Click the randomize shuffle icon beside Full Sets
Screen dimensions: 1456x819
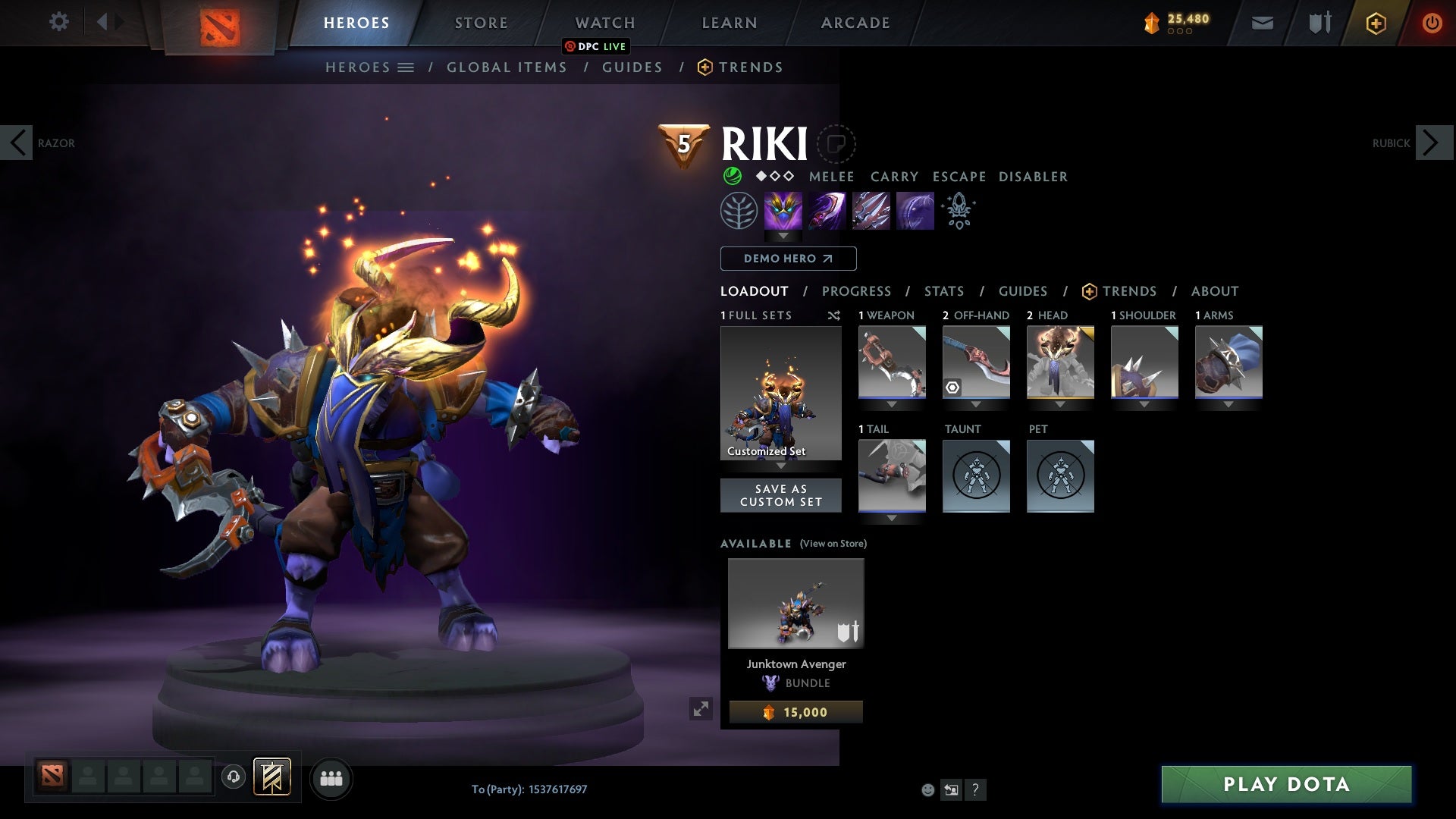834,316
